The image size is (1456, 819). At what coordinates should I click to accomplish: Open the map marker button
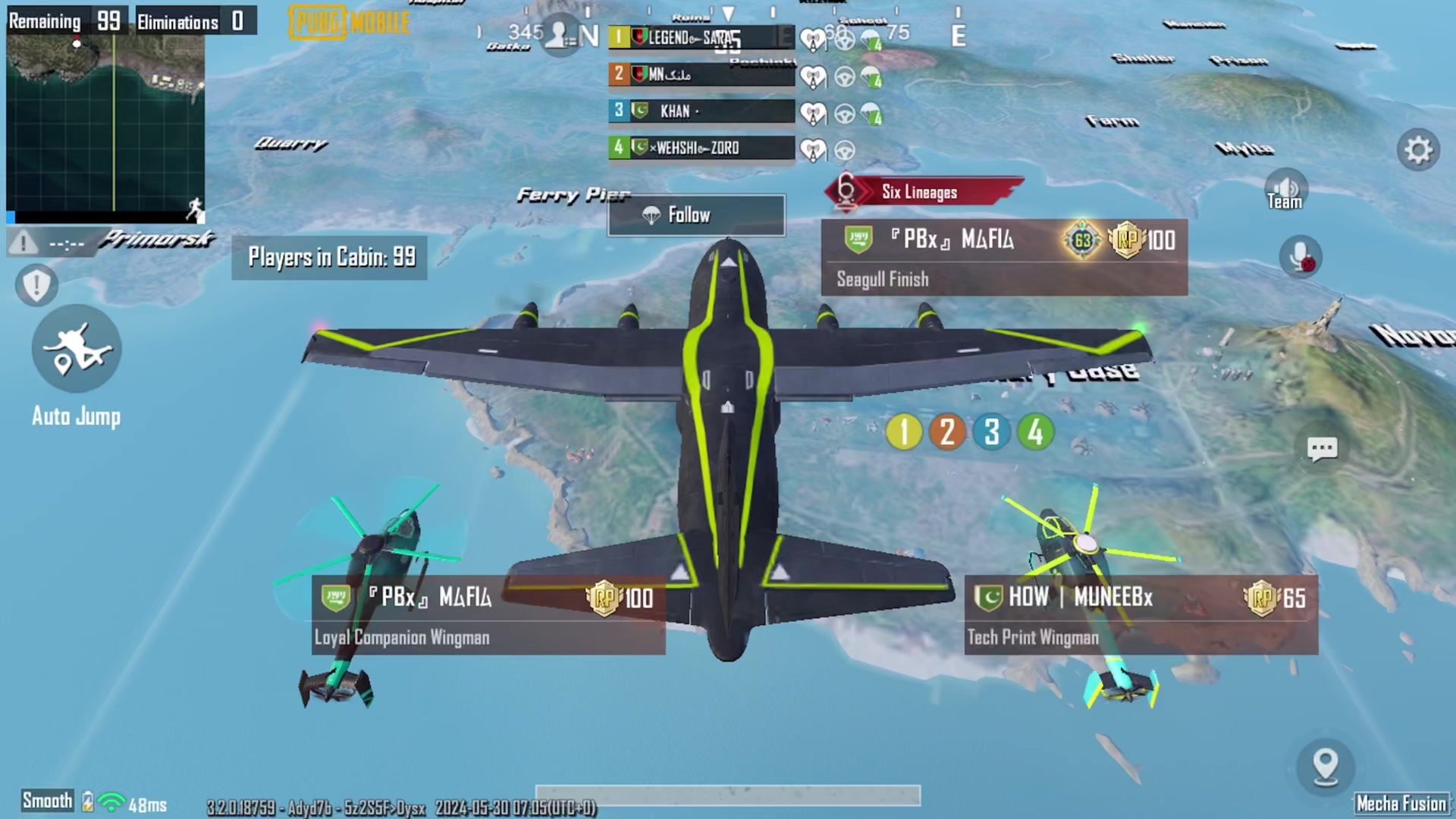click(1326, 765)
